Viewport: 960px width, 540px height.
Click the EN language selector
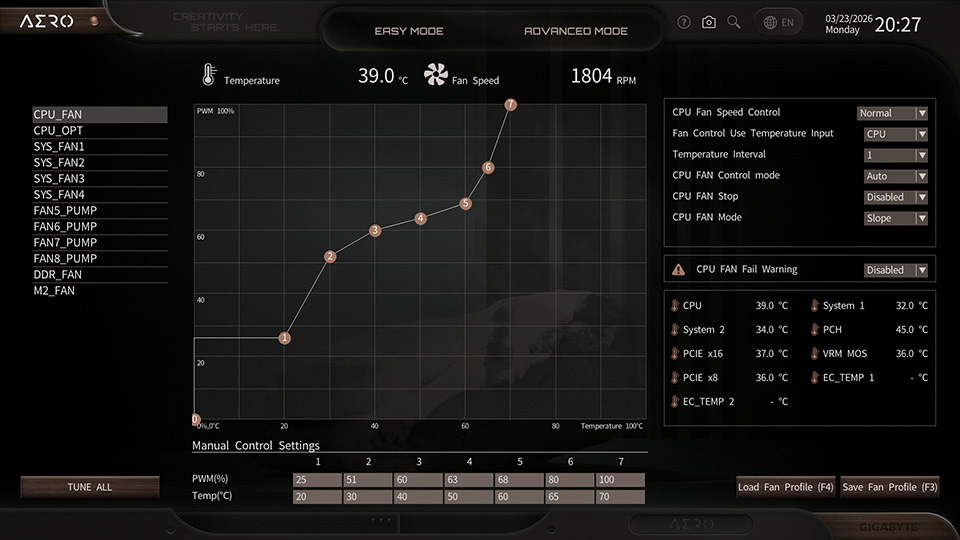779,22
